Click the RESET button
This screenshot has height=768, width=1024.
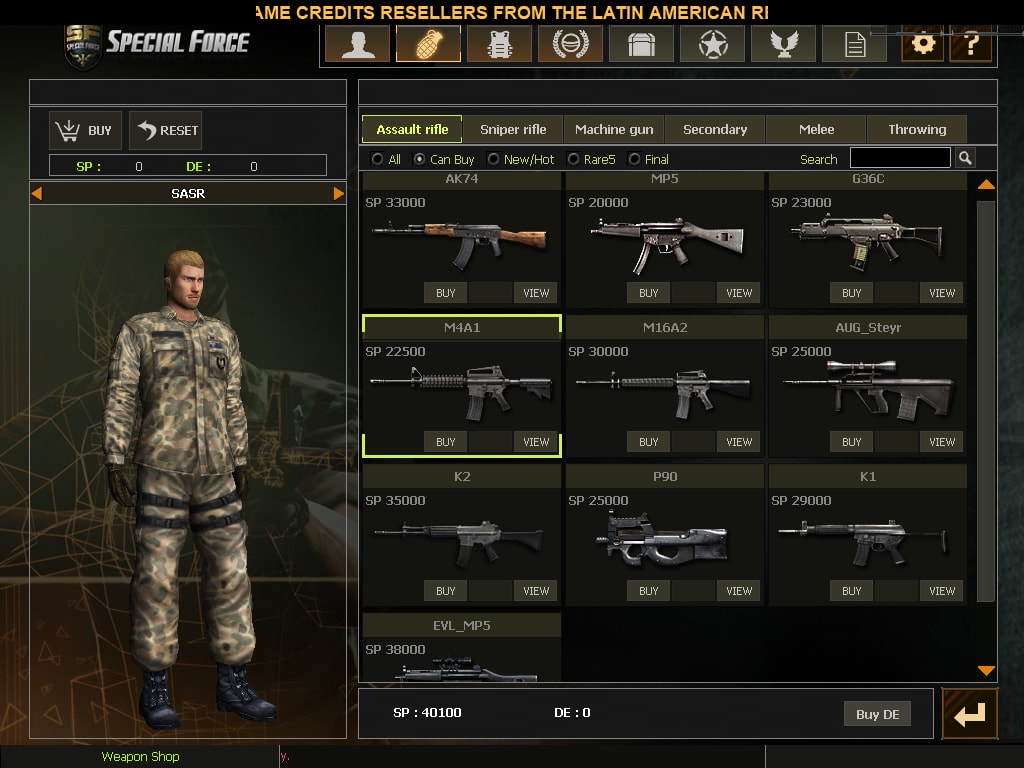coord(166,130)
